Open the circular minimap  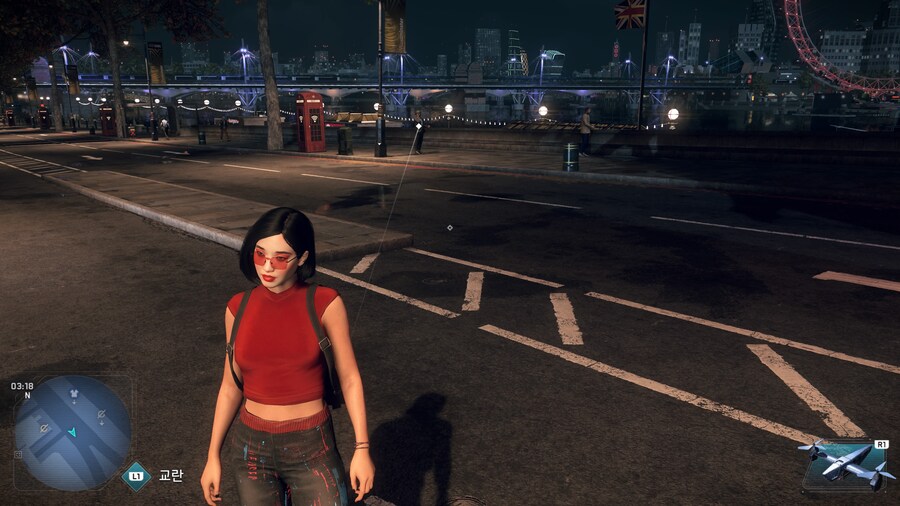[x=72, y=432]
